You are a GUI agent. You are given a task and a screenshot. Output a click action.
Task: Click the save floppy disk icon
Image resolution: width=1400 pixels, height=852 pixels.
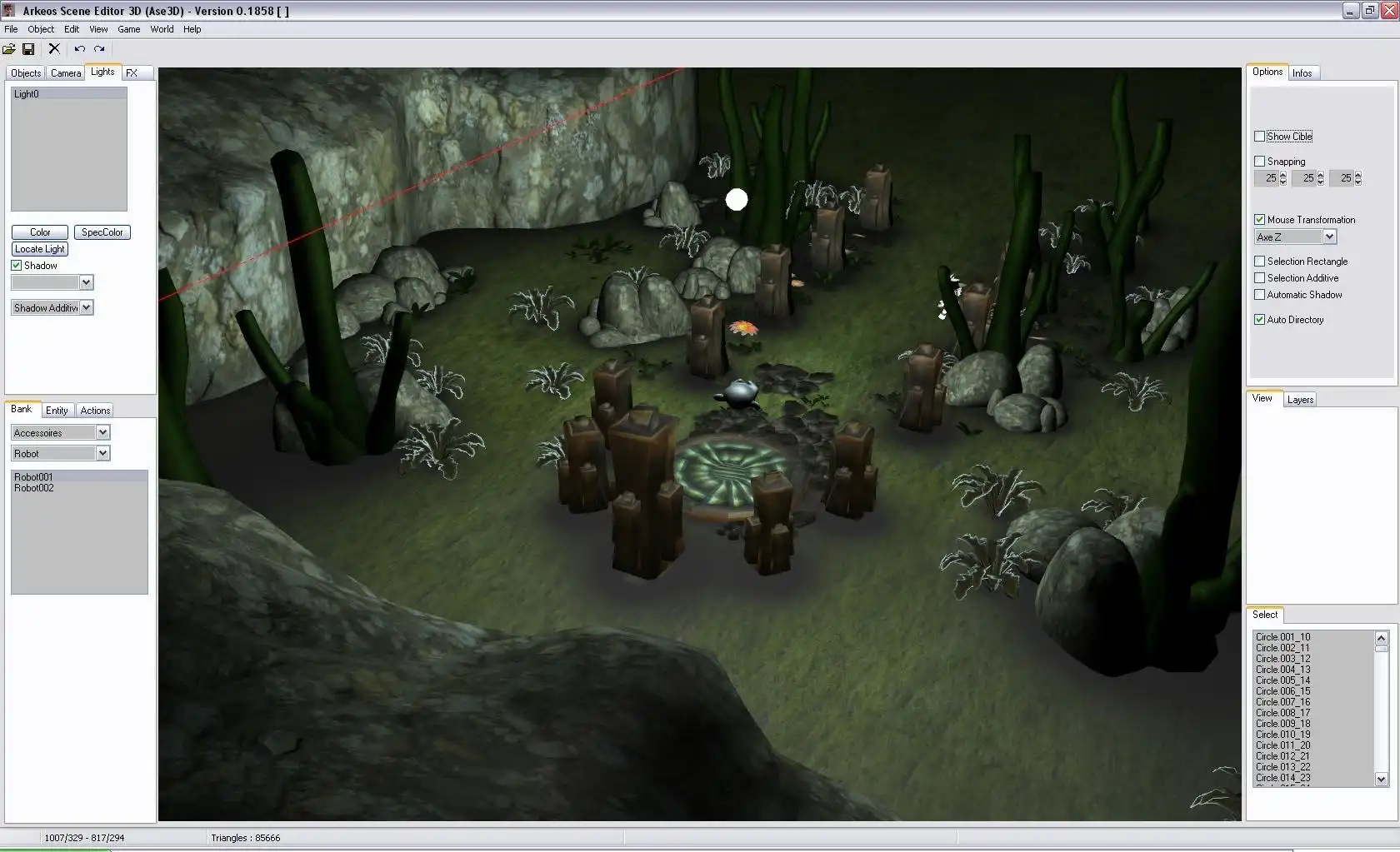28,49
